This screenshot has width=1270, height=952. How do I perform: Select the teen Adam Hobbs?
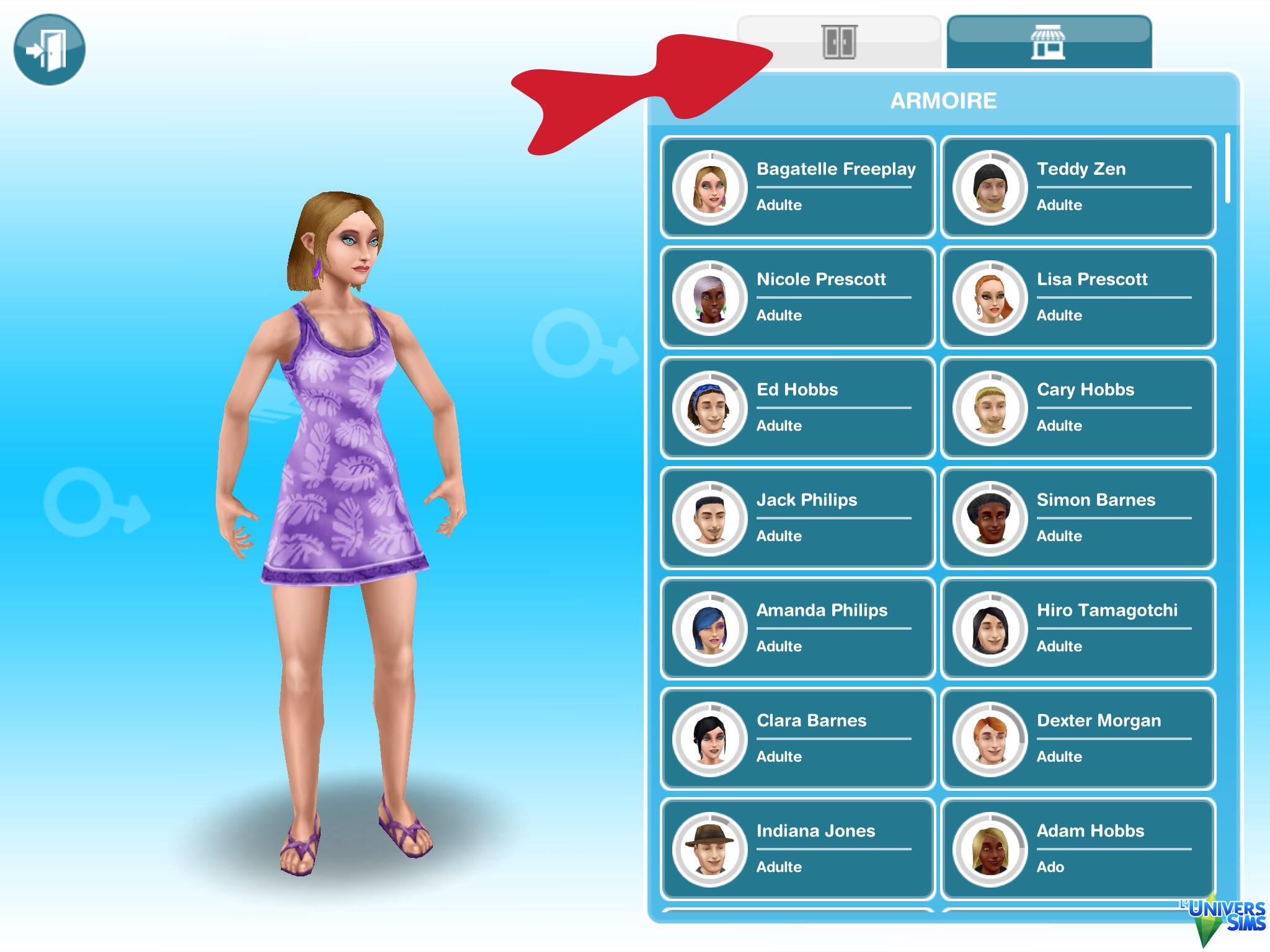[1078, 848]
